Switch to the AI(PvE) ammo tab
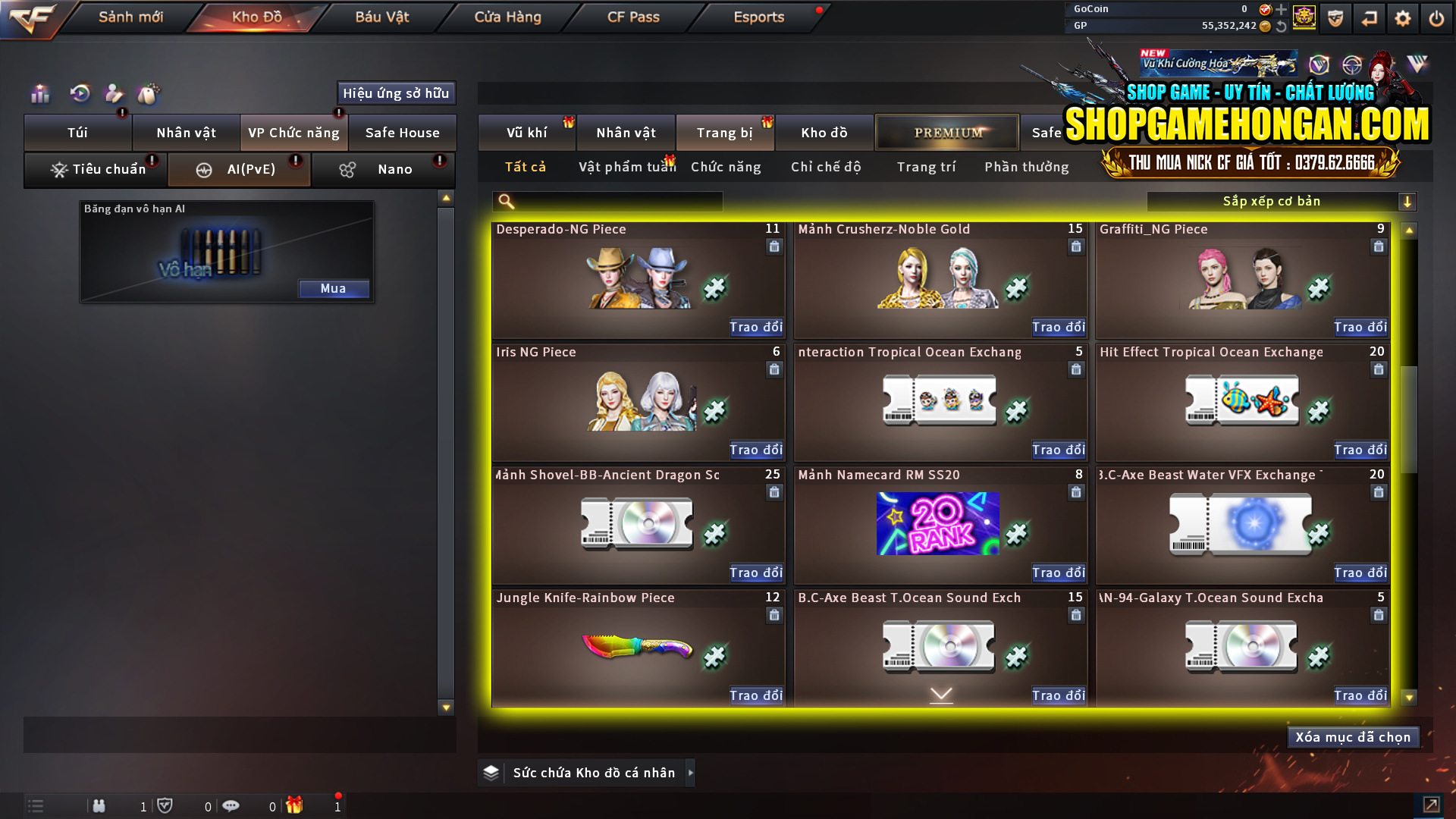The image size is (1456, 819). [238, 169]
